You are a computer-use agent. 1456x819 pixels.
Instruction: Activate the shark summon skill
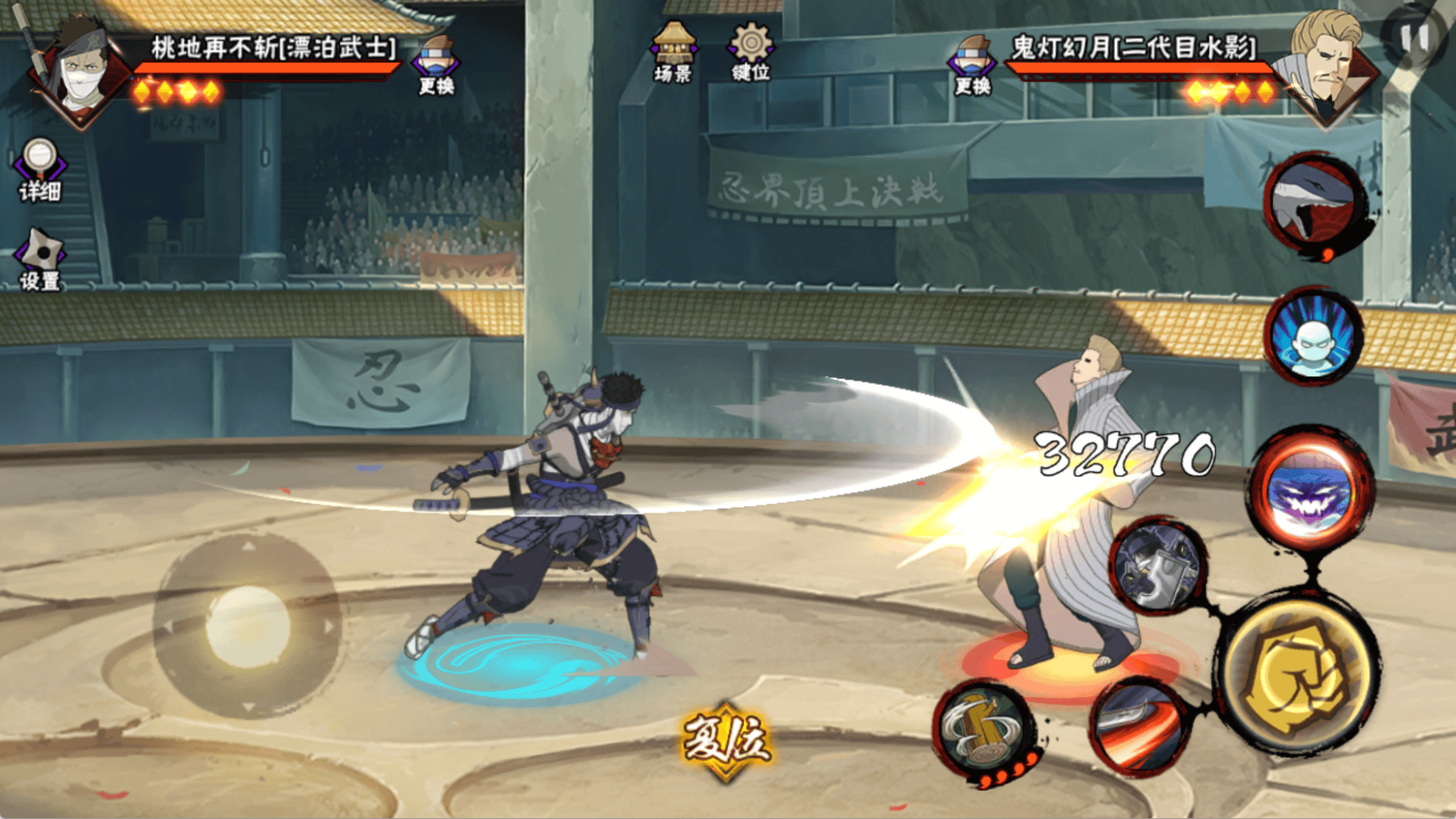[x=1315, y=204]
